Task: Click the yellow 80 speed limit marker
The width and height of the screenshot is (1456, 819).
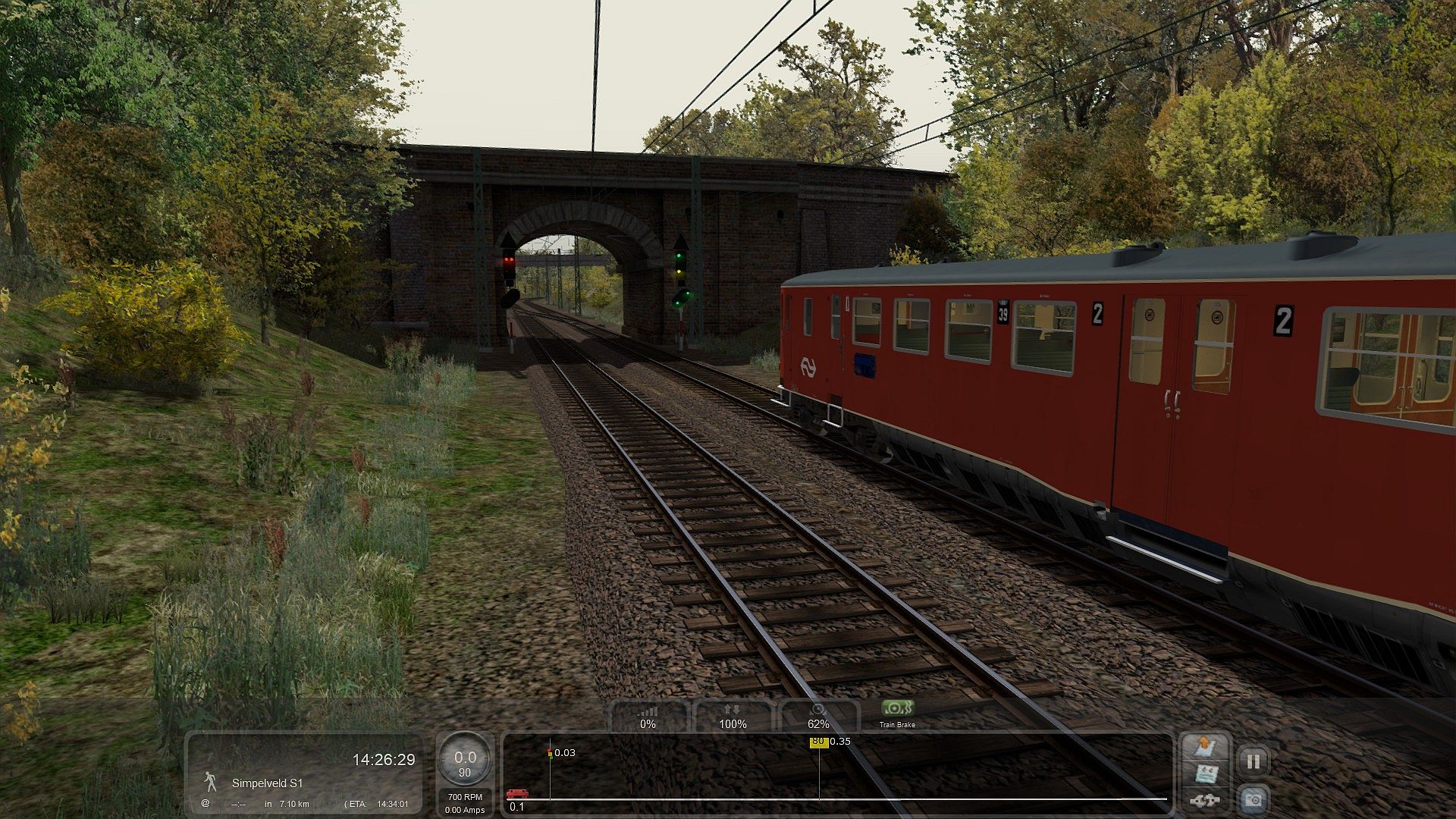Action: pyautogui.click(x=817, y=742)
